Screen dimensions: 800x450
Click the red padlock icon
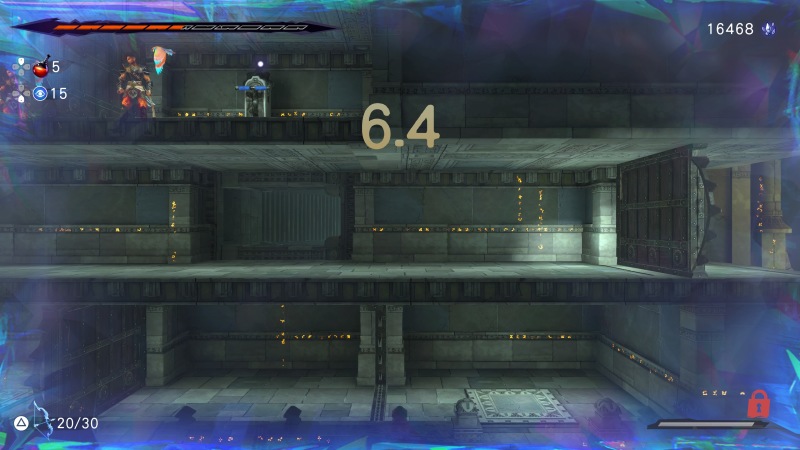point(757,405)
